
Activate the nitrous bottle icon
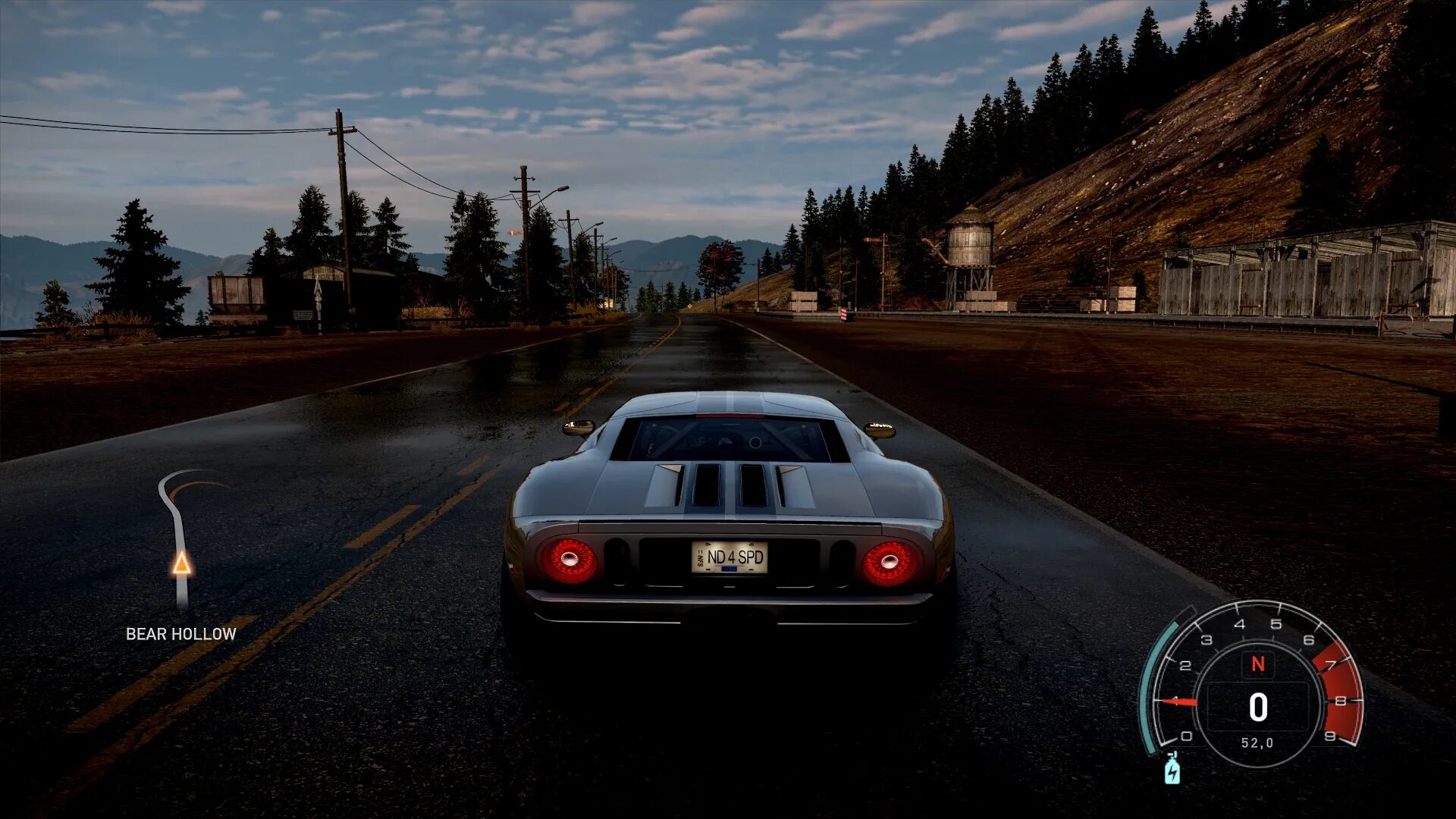coord(1172,770)
